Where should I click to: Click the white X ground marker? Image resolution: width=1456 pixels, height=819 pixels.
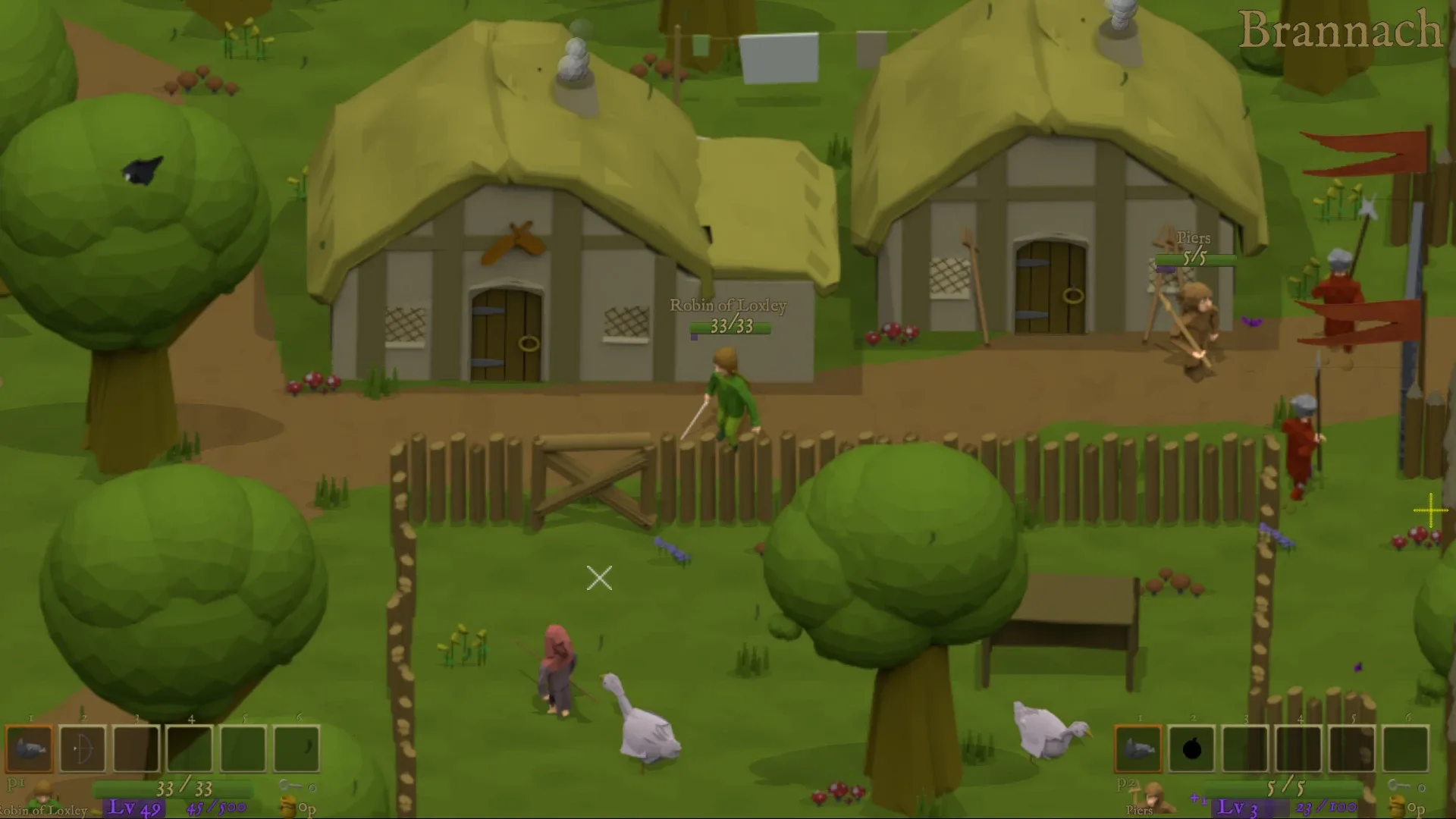tap(599, 579)
